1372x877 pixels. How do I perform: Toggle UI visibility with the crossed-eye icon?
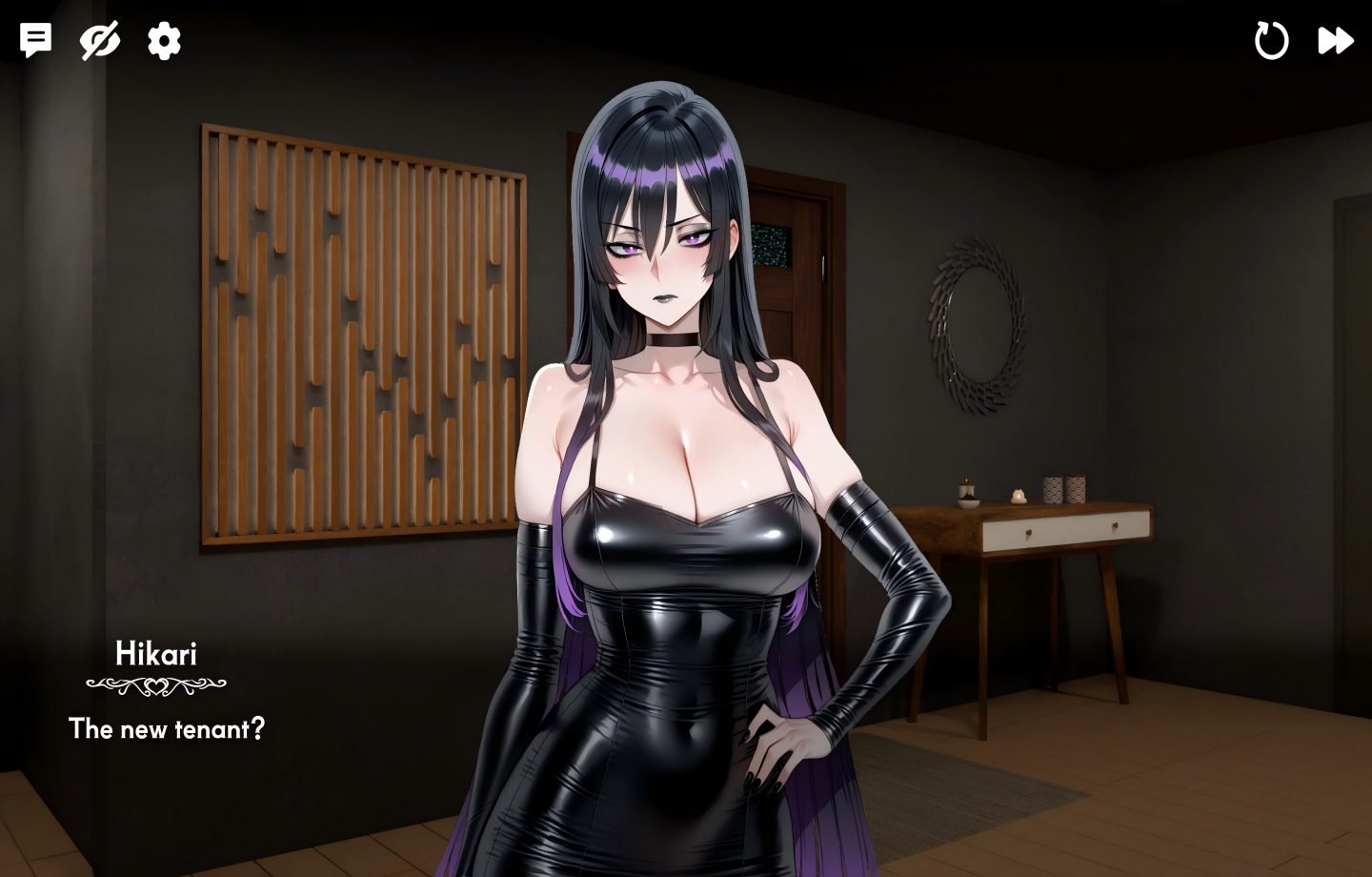[99, 40]
